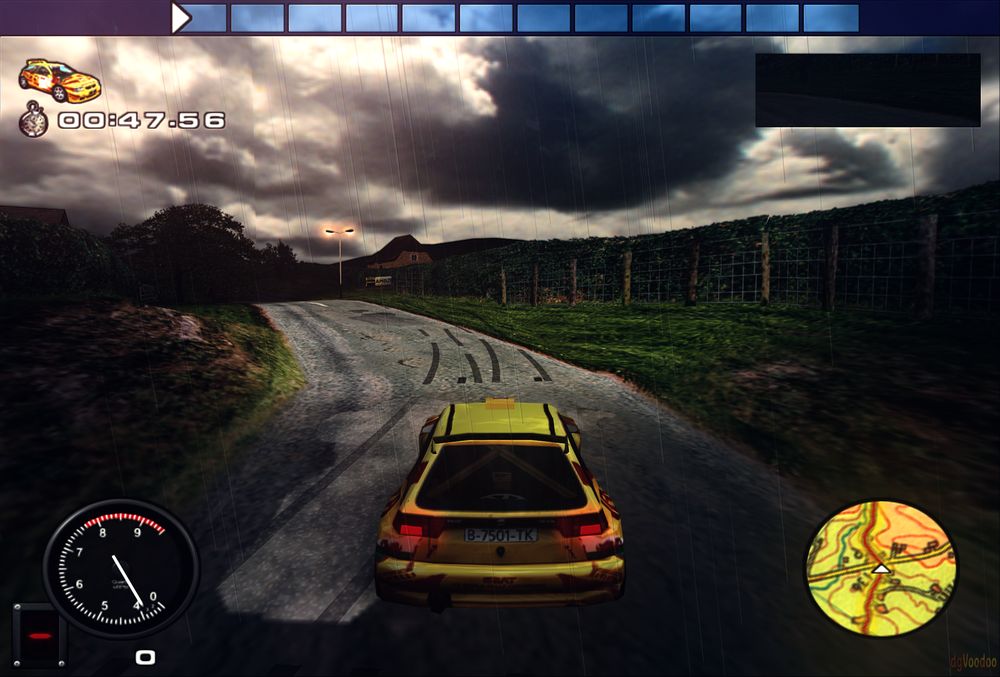Viewport: 1000px width, 677px height.
Task: Click the white triangle stage progress marker
Action: click(x=180, y=18)
